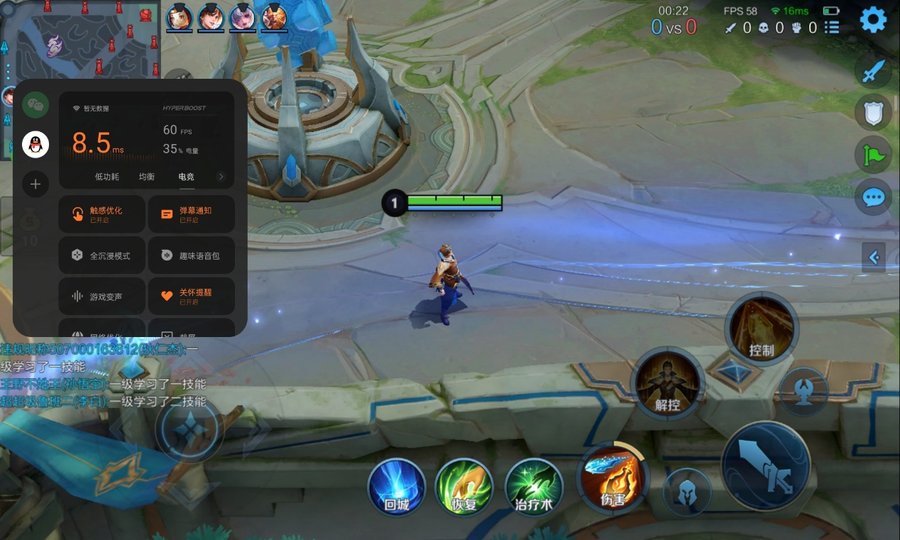Cast the 控制 skill
Image resolution: width=900 pixels, height=540 pixels.
761,329
